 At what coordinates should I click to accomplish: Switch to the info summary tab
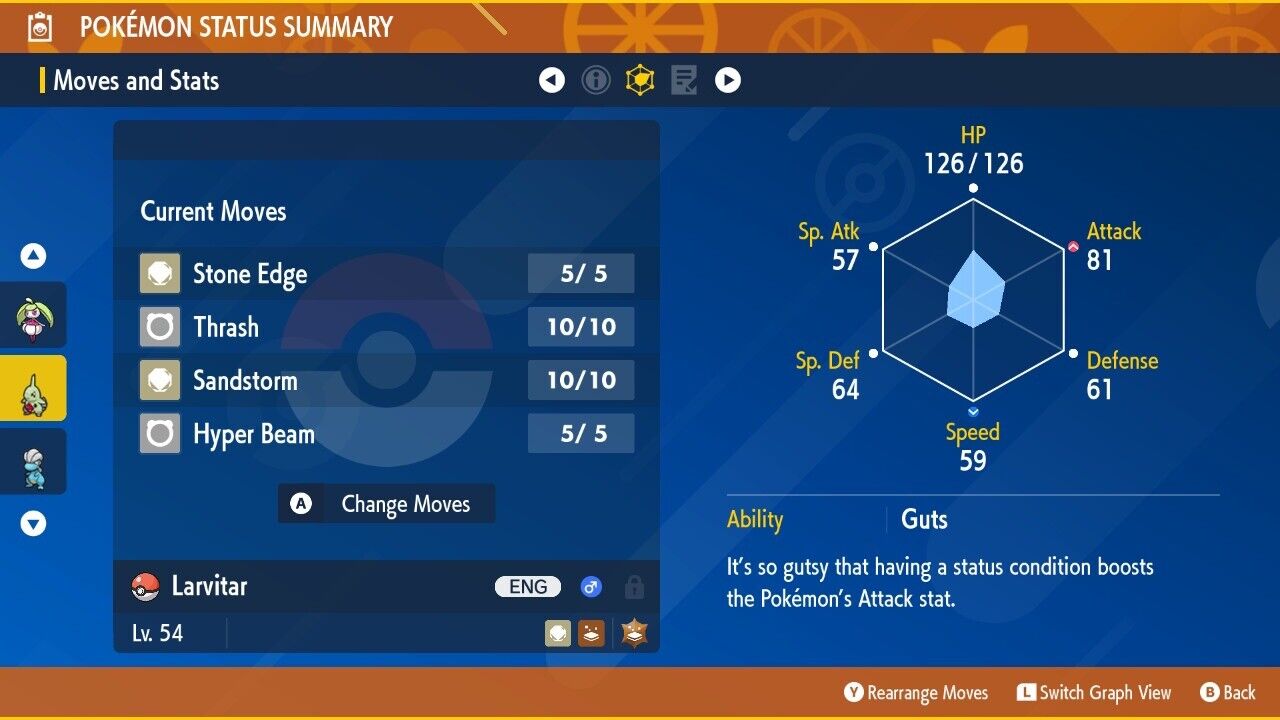click(x=596, y=80)
